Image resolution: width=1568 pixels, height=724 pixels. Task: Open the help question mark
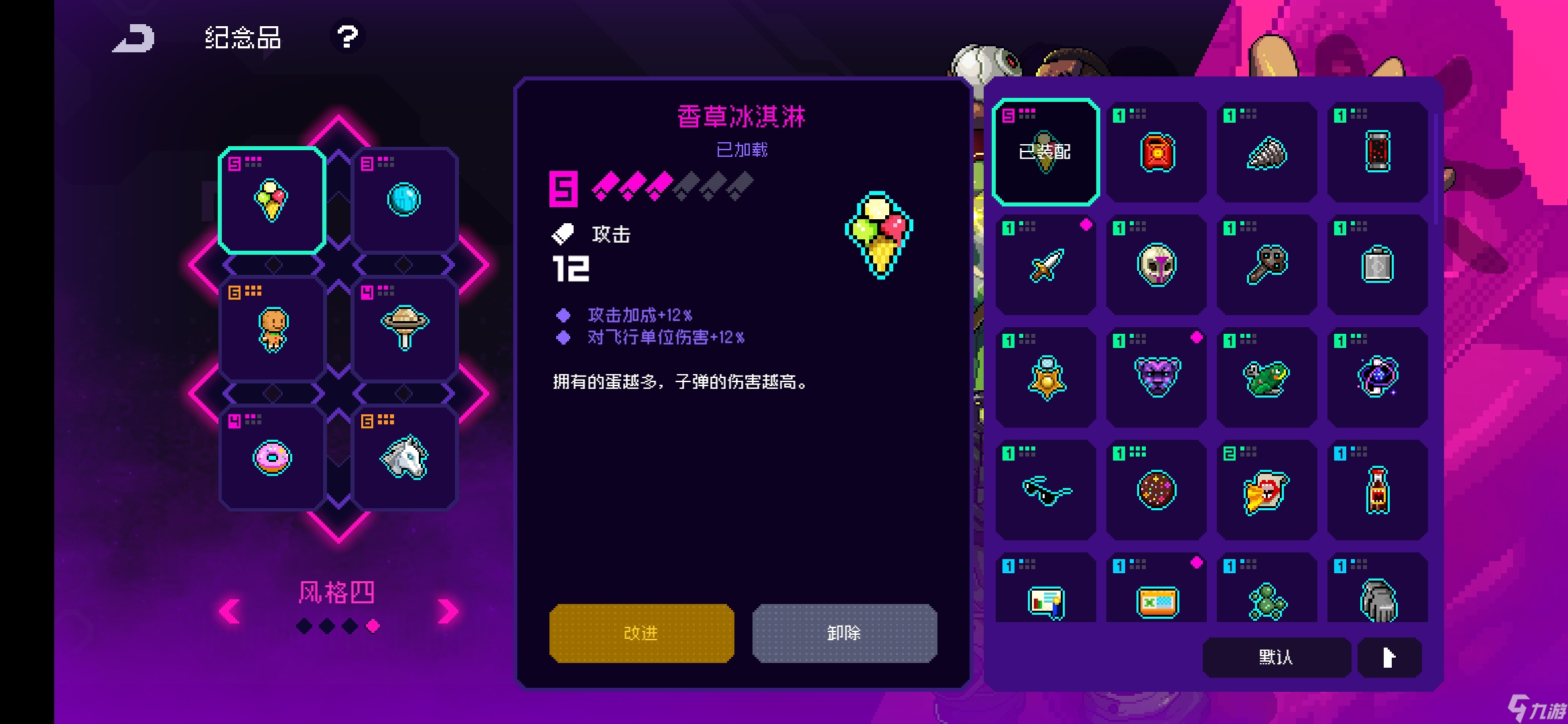(x=347, y=37)
